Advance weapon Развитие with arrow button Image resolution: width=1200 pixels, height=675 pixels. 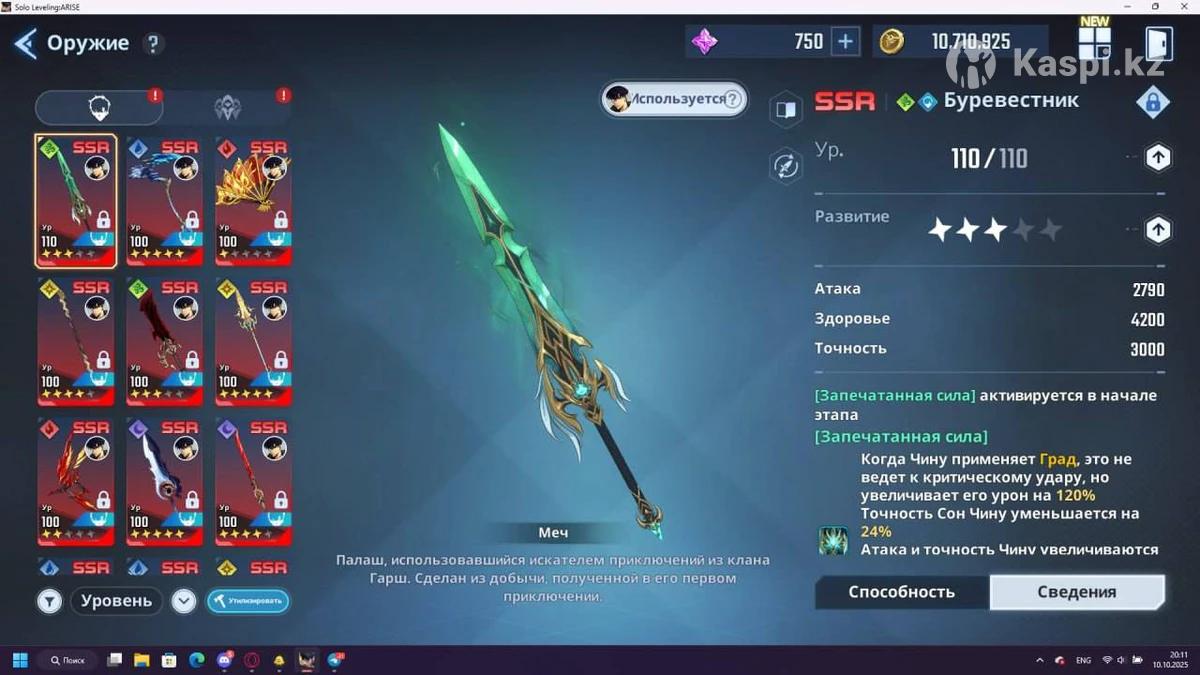1157,230
